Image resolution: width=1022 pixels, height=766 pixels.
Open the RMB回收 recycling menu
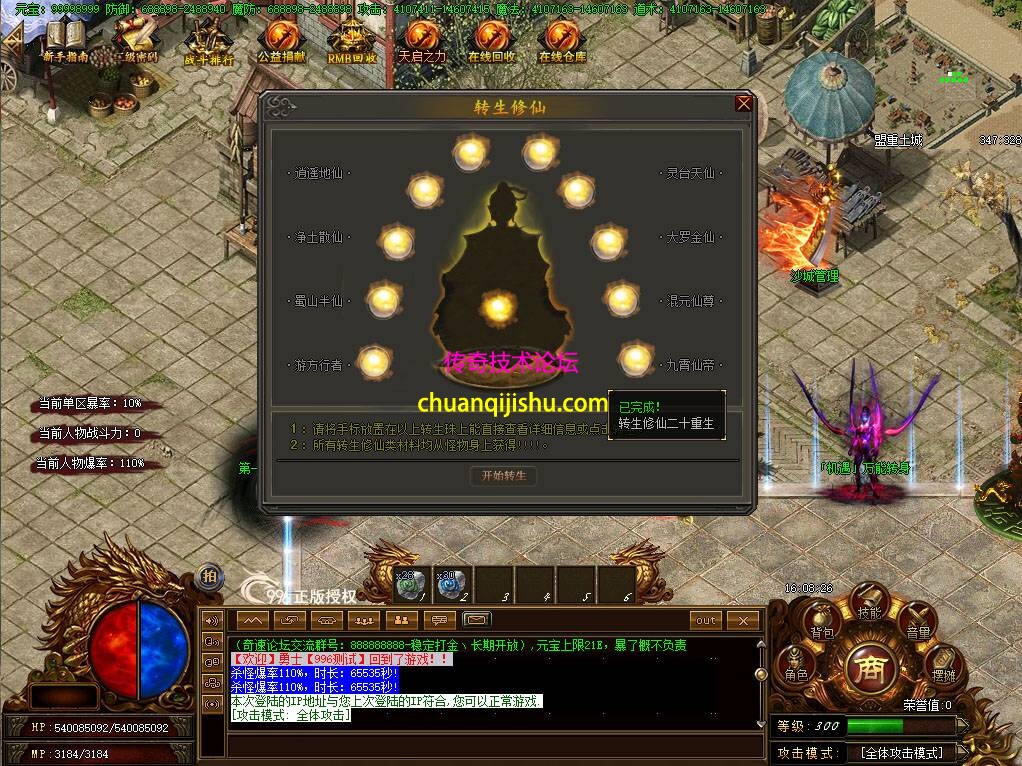pos(352,41)
